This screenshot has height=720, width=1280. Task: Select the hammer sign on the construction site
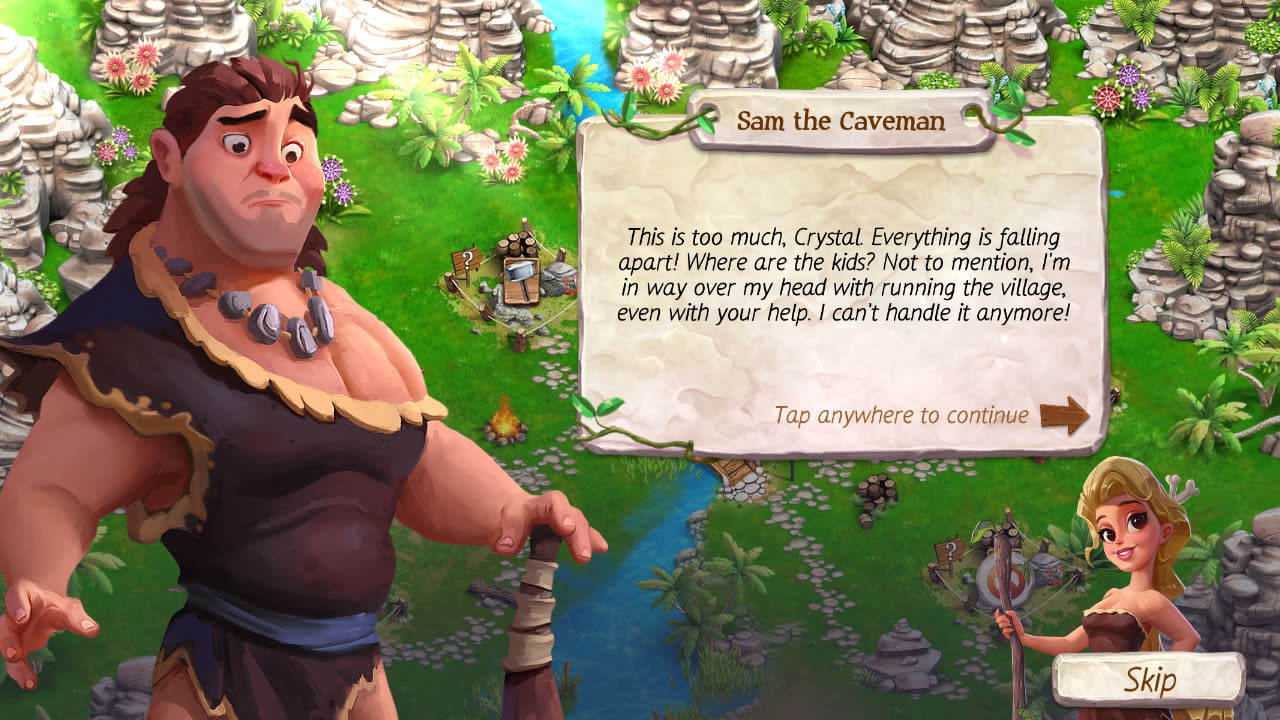pyautogui.click(x=522, y=278)
